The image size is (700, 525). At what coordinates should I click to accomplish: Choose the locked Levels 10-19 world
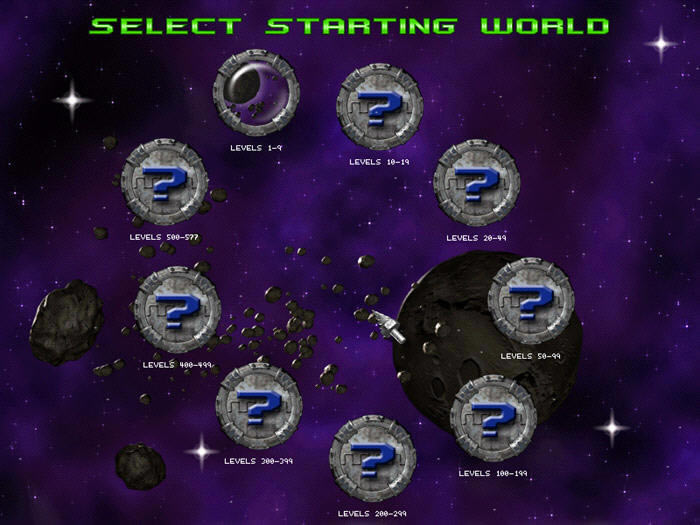[380, 107]
